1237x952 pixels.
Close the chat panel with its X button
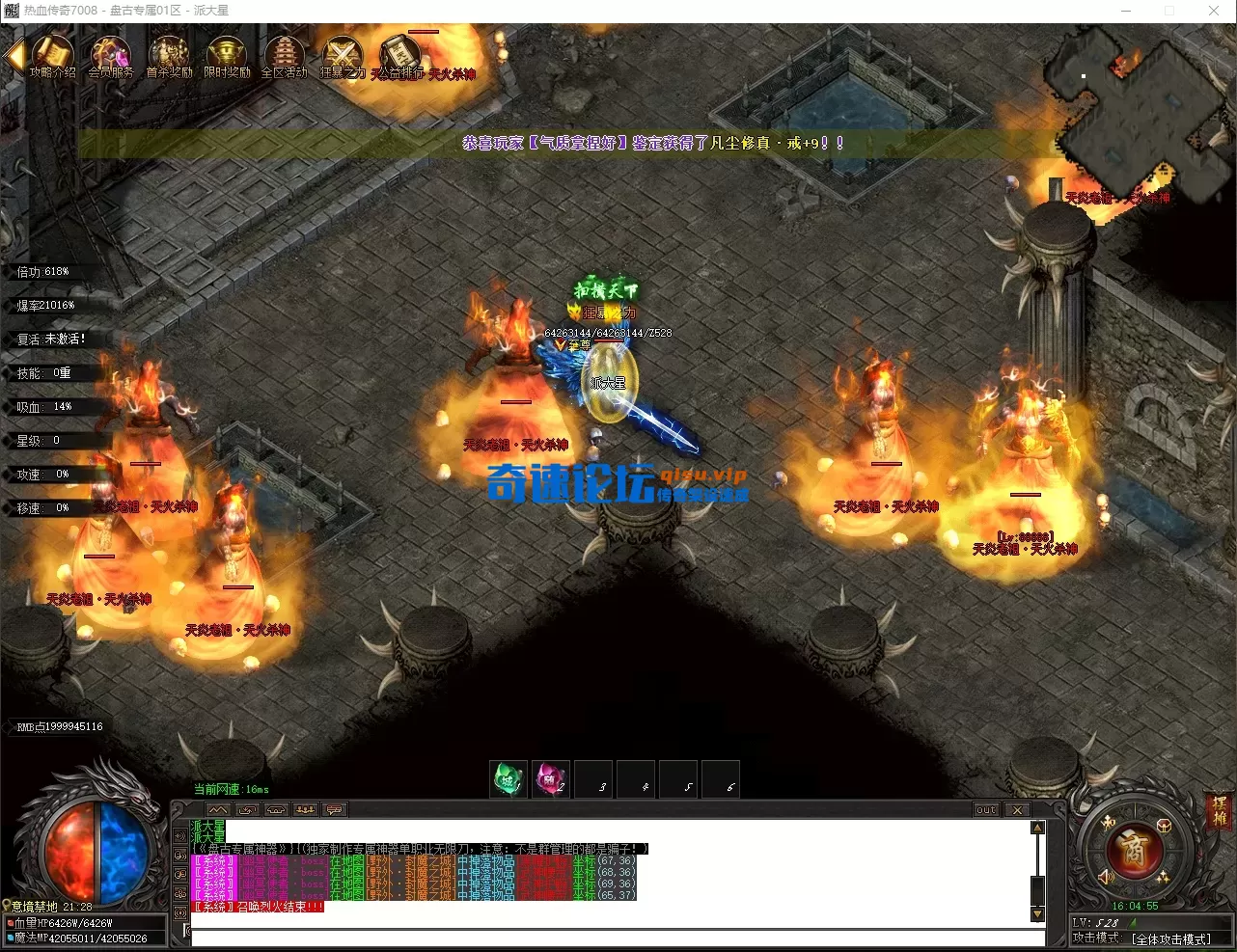coord(1017,809)
